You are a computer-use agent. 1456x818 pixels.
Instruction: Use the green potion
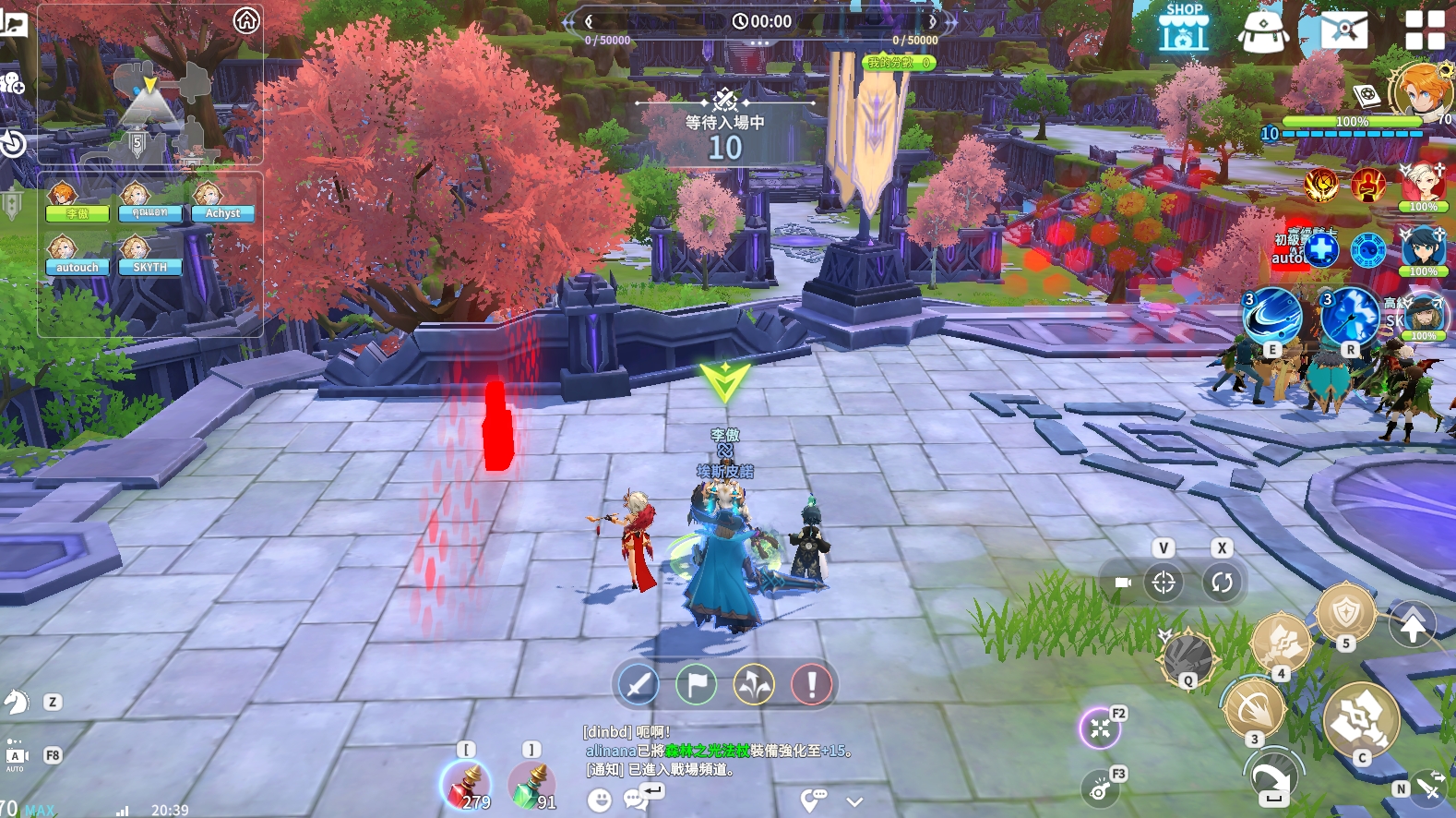pyautogui.click(x=531, y=784)
